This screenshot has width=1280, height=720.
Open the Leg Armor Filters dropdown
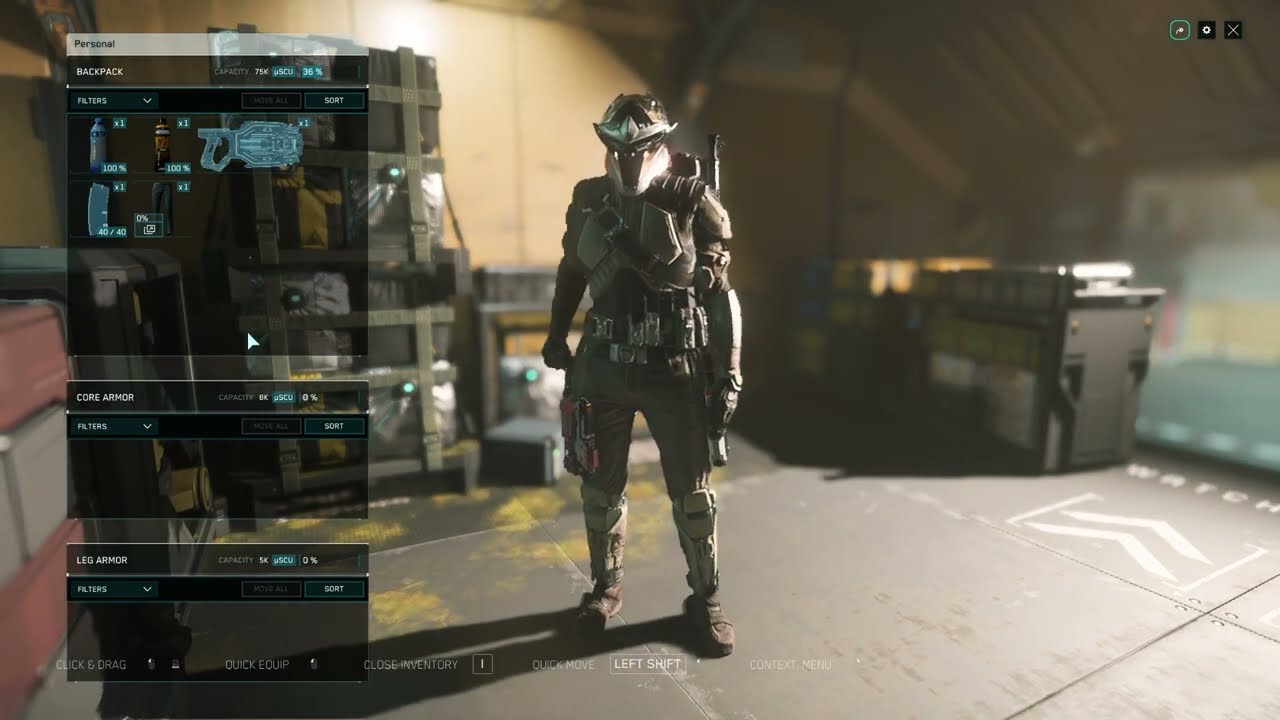tap(114, 589)
